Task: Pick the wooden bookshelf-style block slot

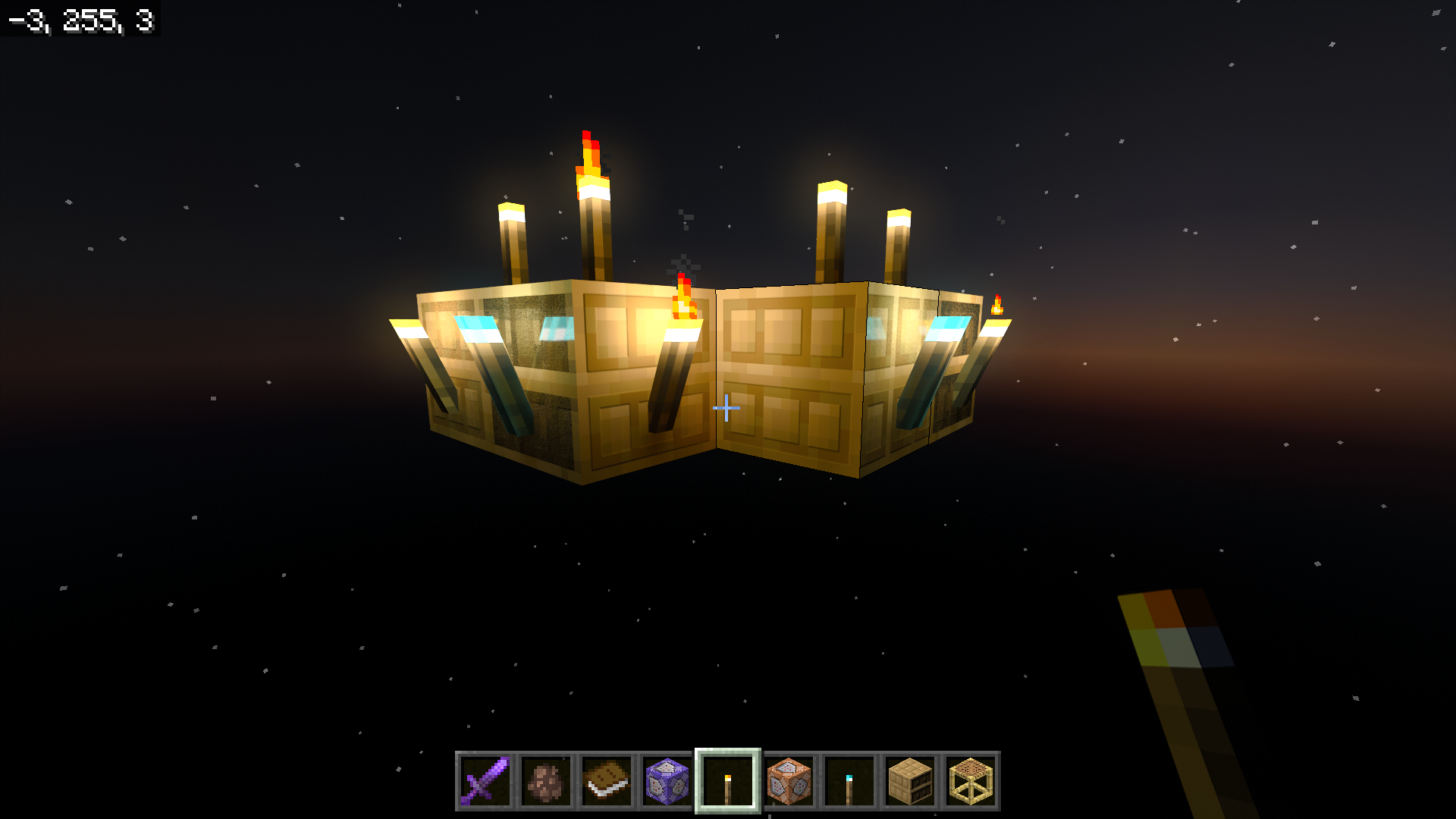Action: 910,781
